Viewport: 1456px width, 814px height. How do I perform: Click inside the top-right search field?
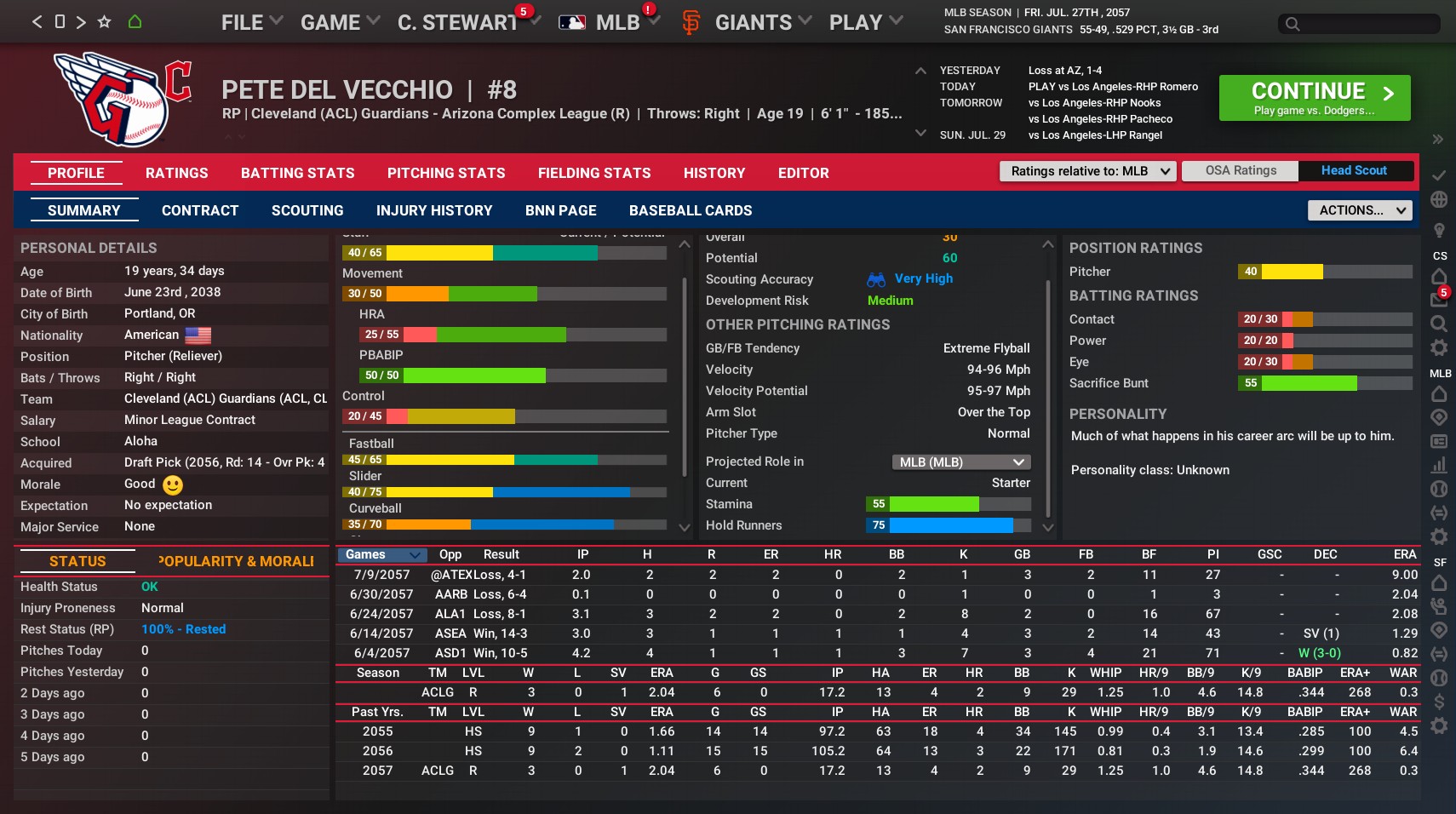(1356, 25)
